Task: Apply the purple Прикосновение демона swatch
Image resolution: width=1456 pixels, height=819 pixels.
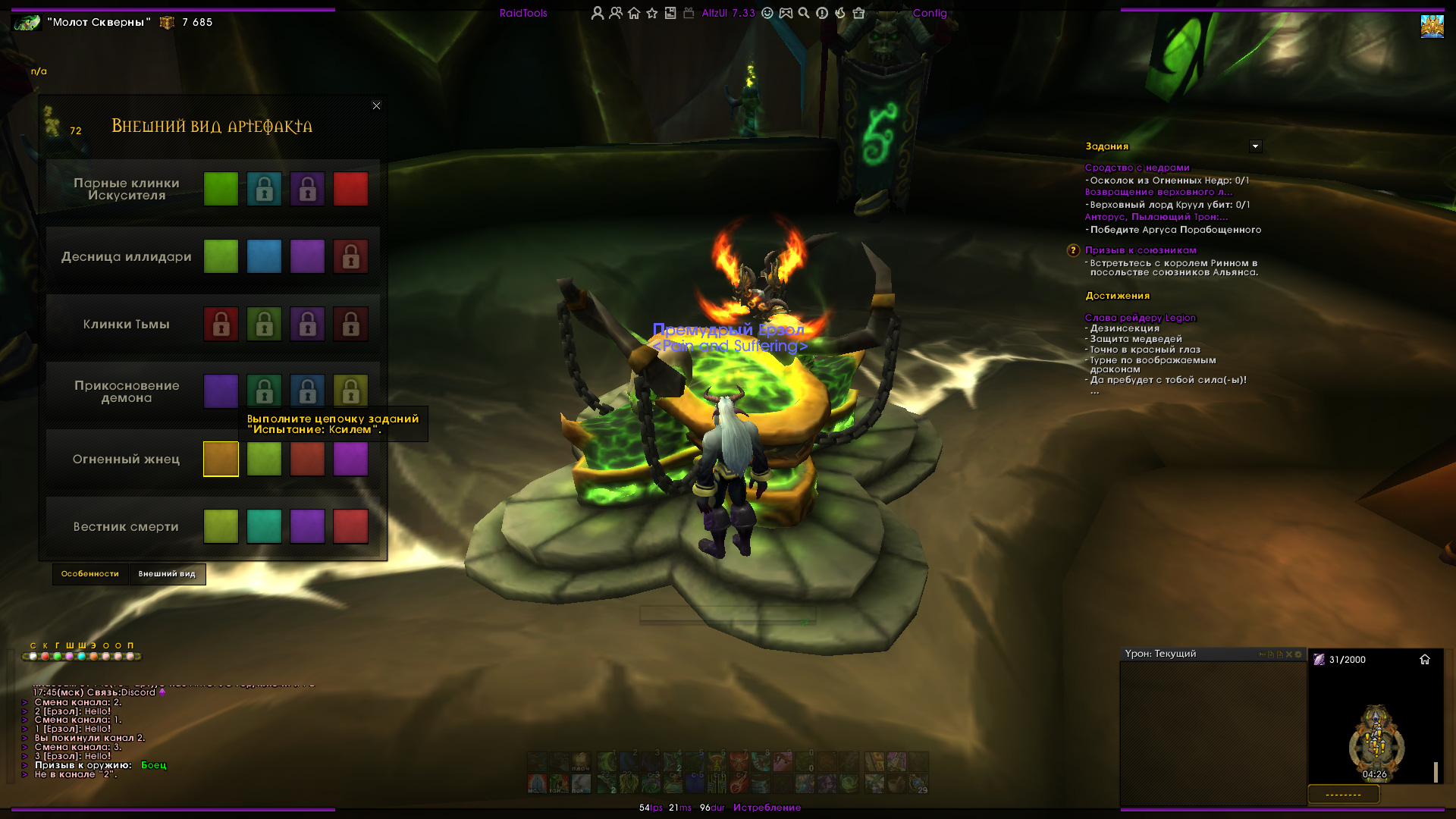Action: coord(221,391)
